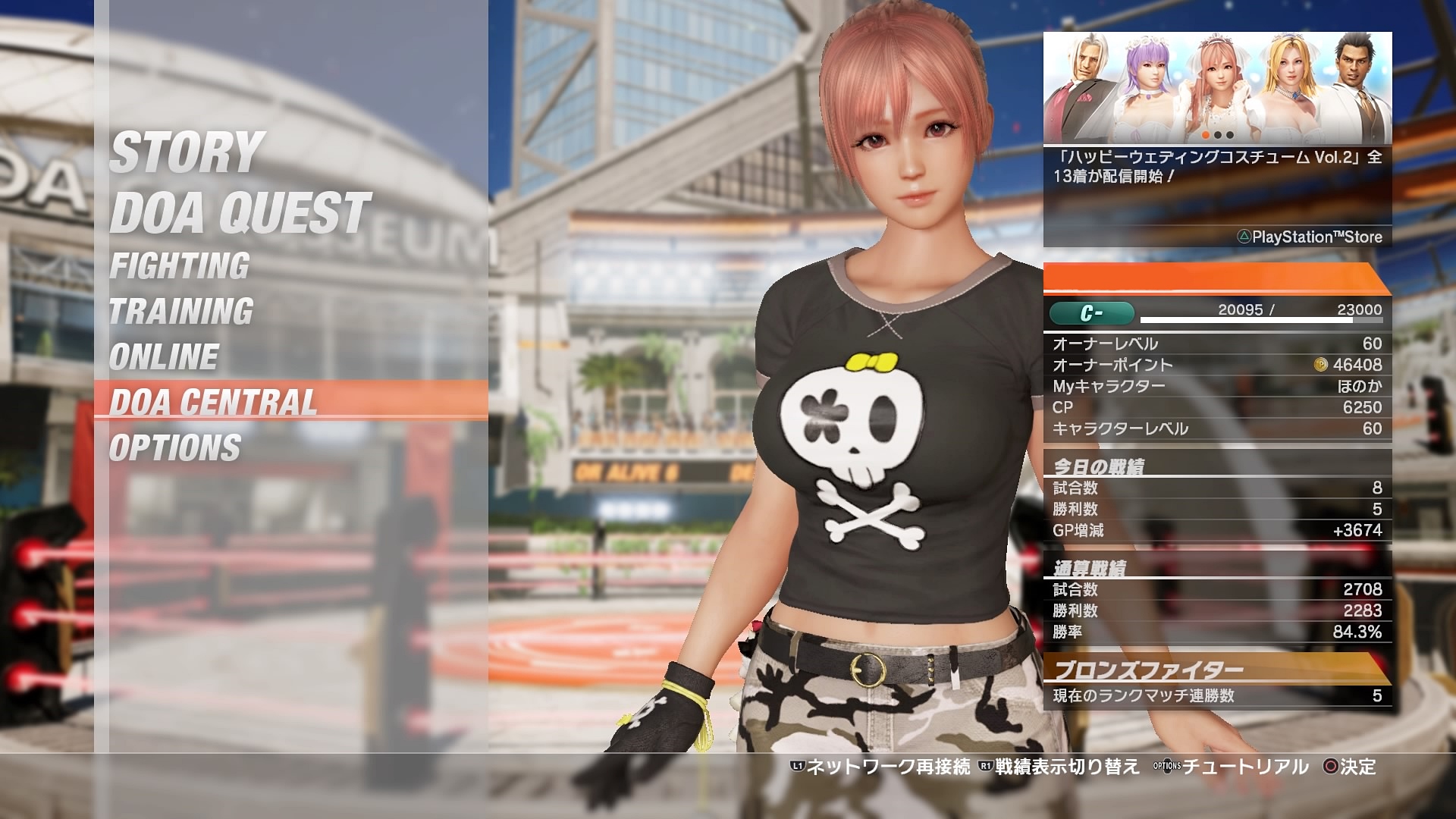Select the second news pagination dot
The image size is (1456, 819).
pyautogui.click(x=1218, y=135)
